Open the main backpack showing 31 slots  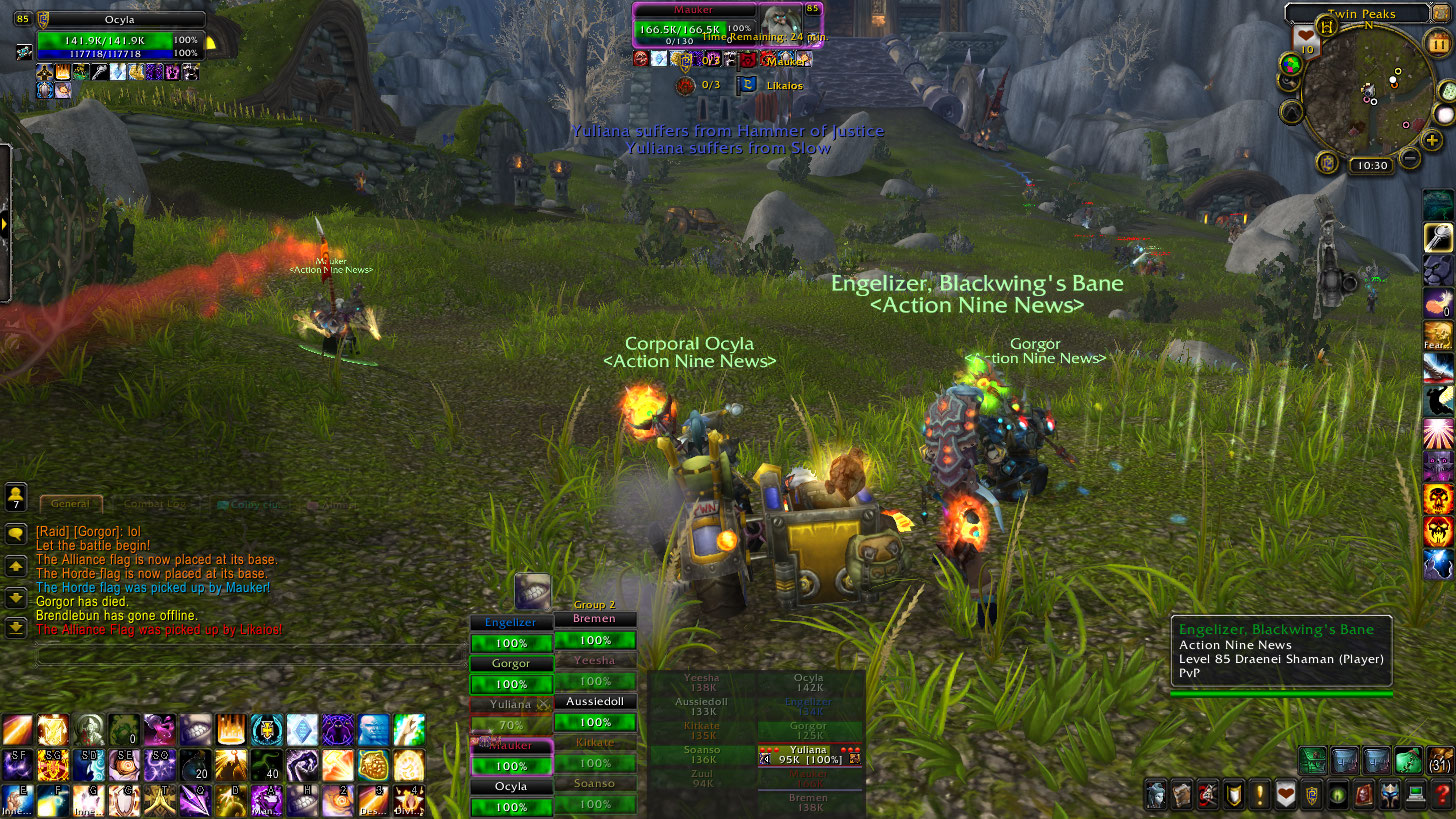pyautogui.click(x=1440, y=761)
